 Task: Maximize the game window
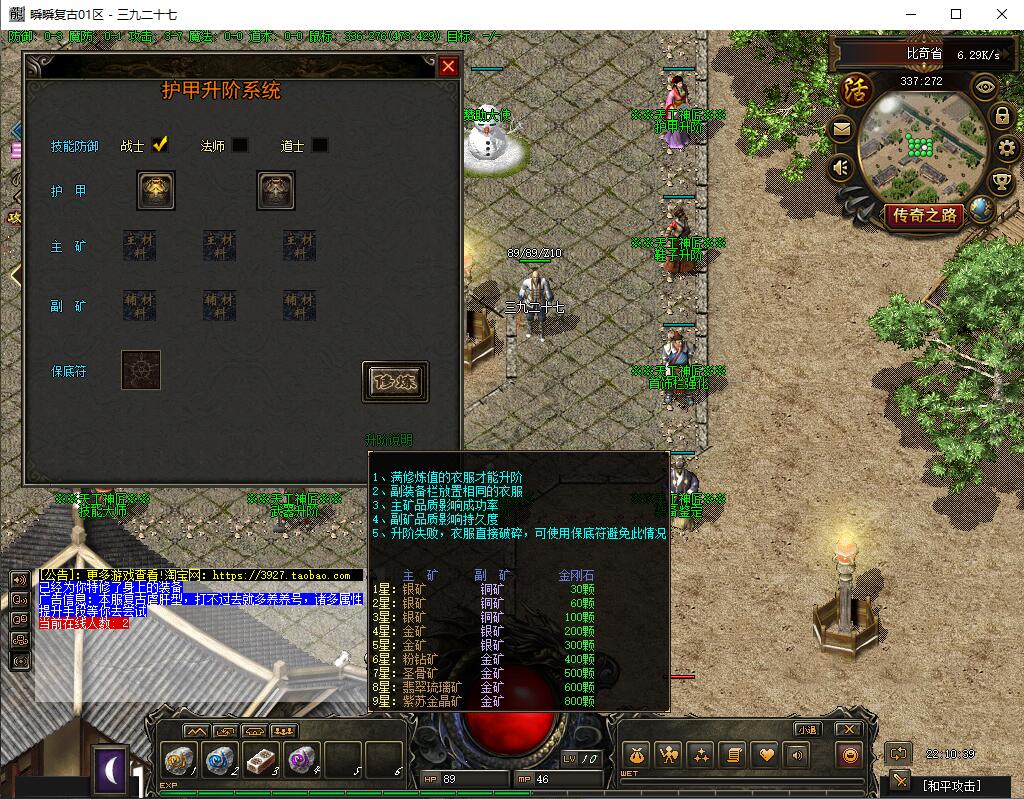pyautogui.click(x=955, y=14)
